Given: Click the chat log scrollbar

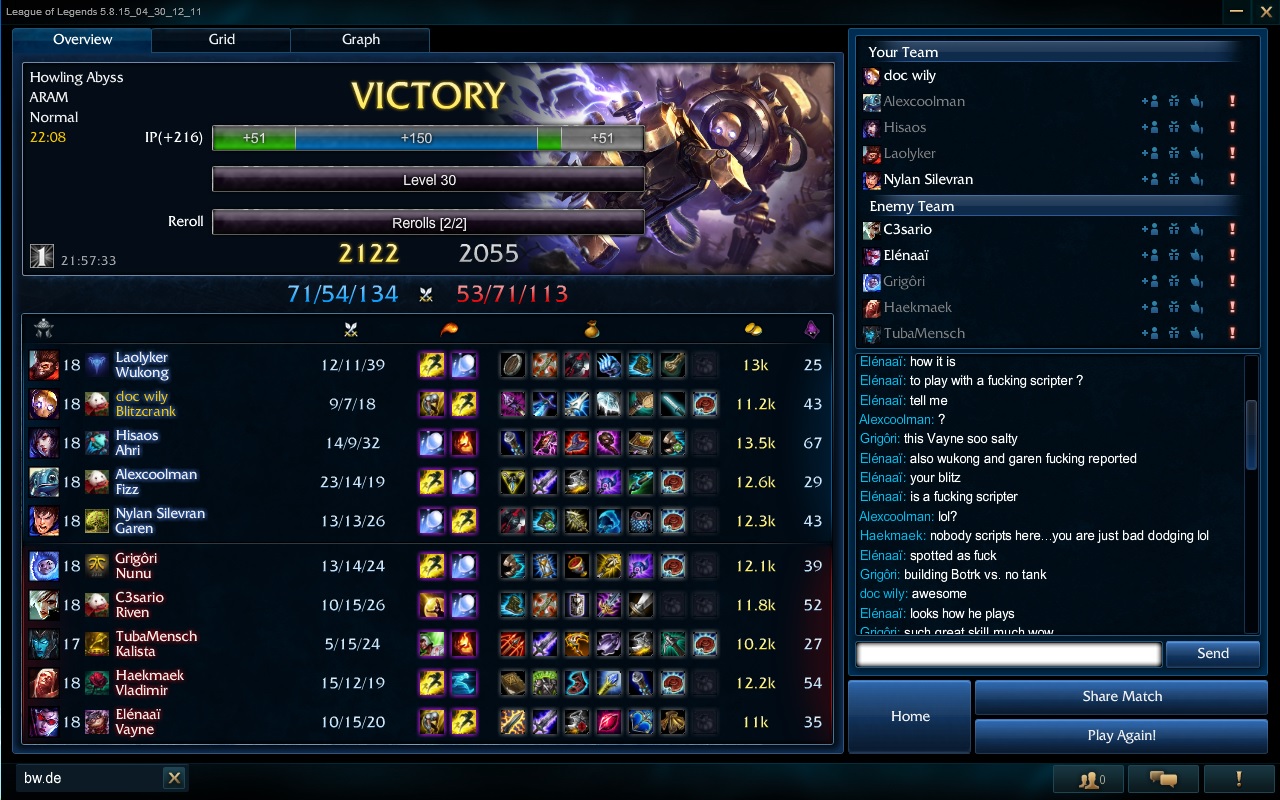Looking at the screenshot, I should [1251, 434].
